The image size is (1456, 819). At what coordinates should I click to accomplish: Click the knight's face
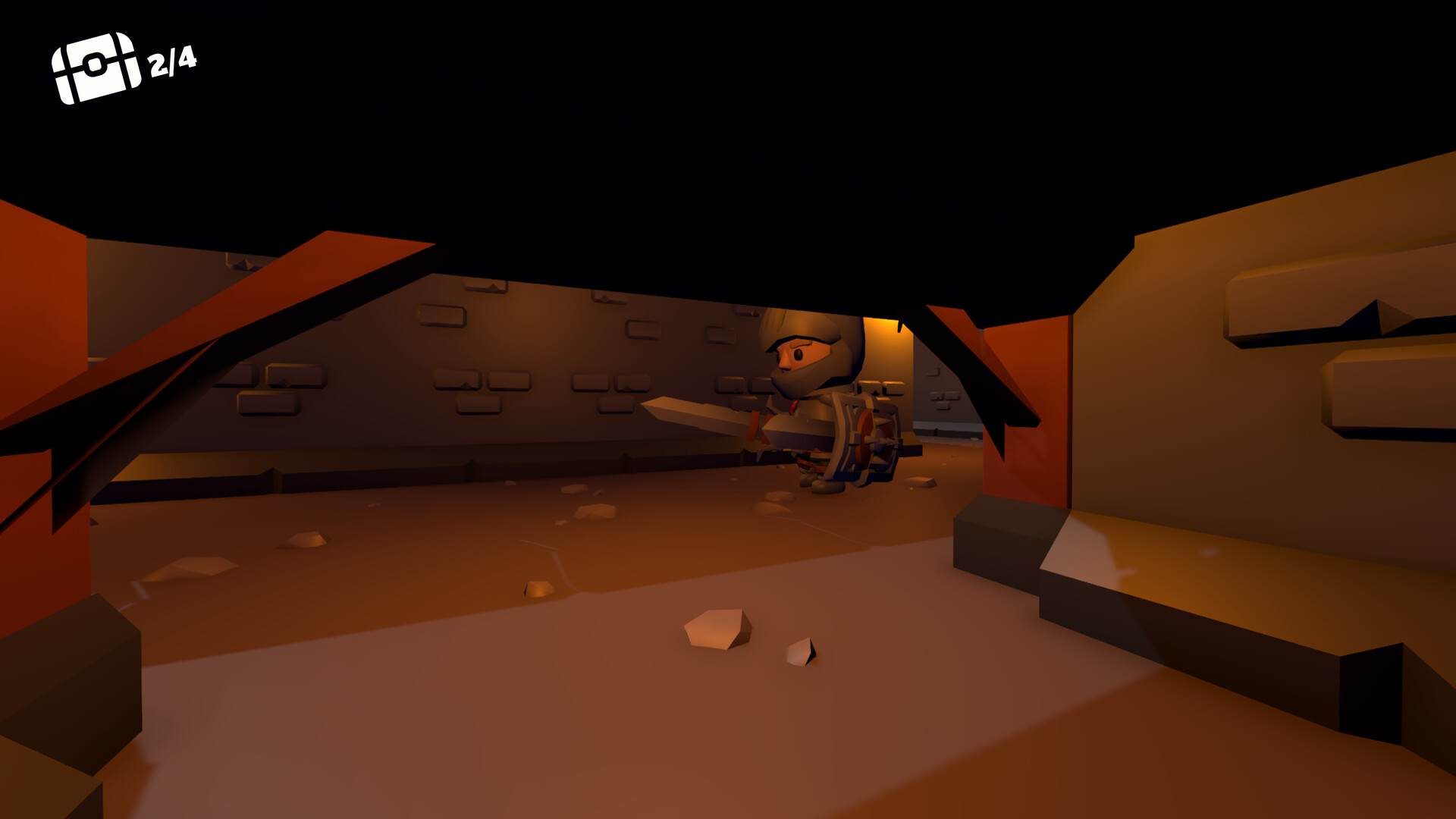pyautogui.click(x=796, y=355)
